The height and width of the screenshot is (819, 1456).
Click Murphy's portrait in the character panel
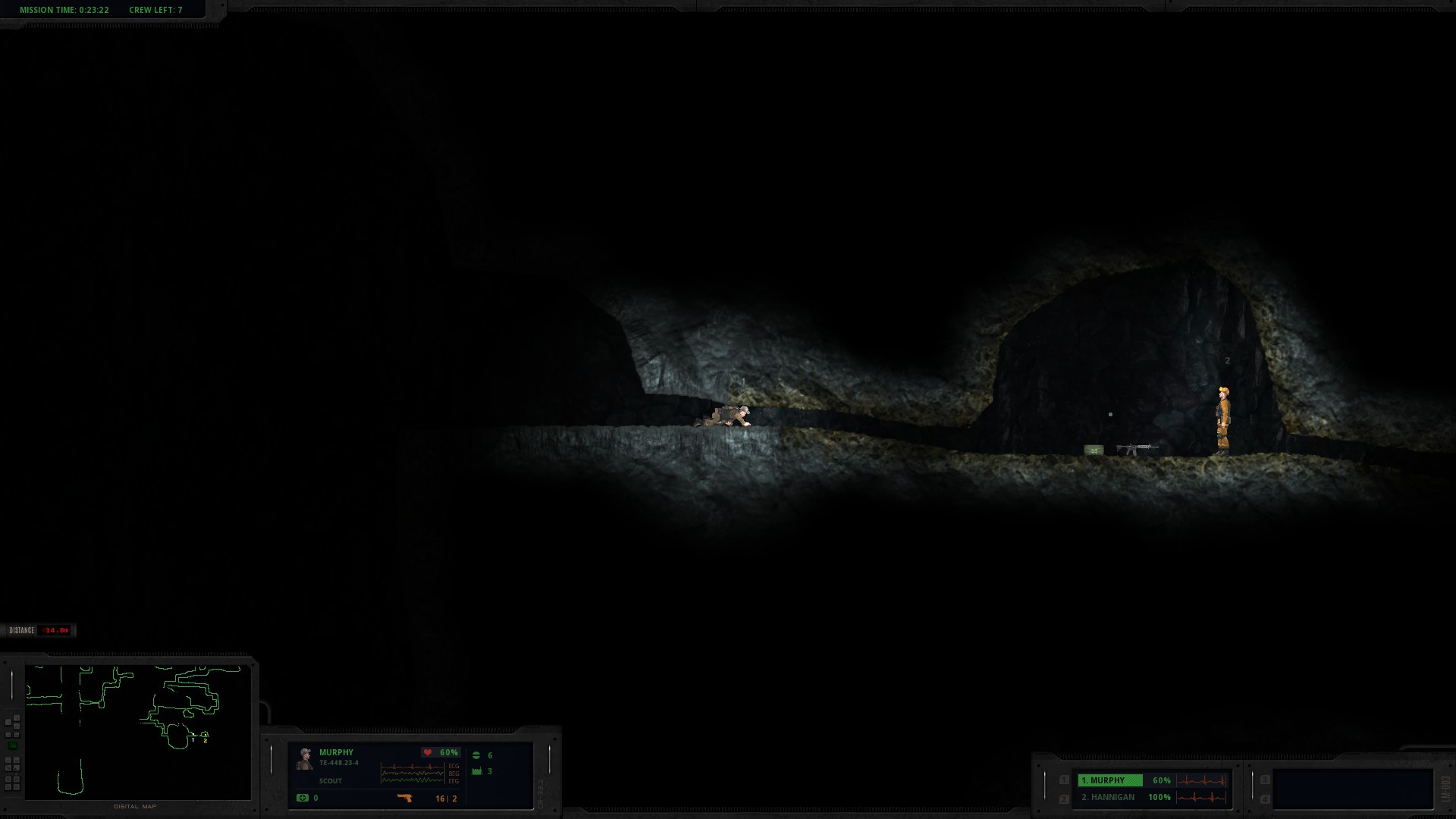[x=303, y=757]
